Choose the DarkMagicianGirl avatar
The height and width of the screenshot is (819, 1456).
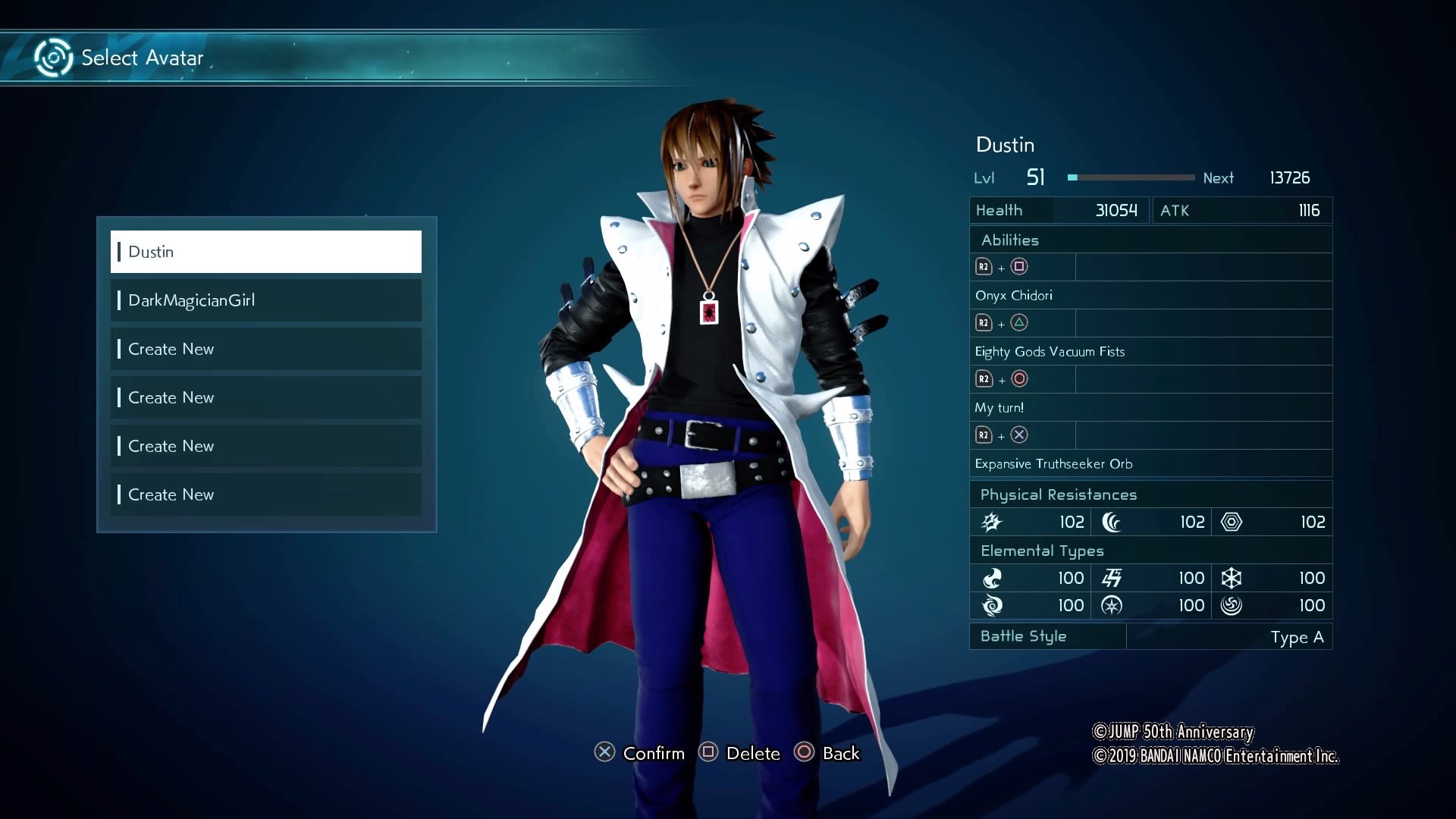265,300
